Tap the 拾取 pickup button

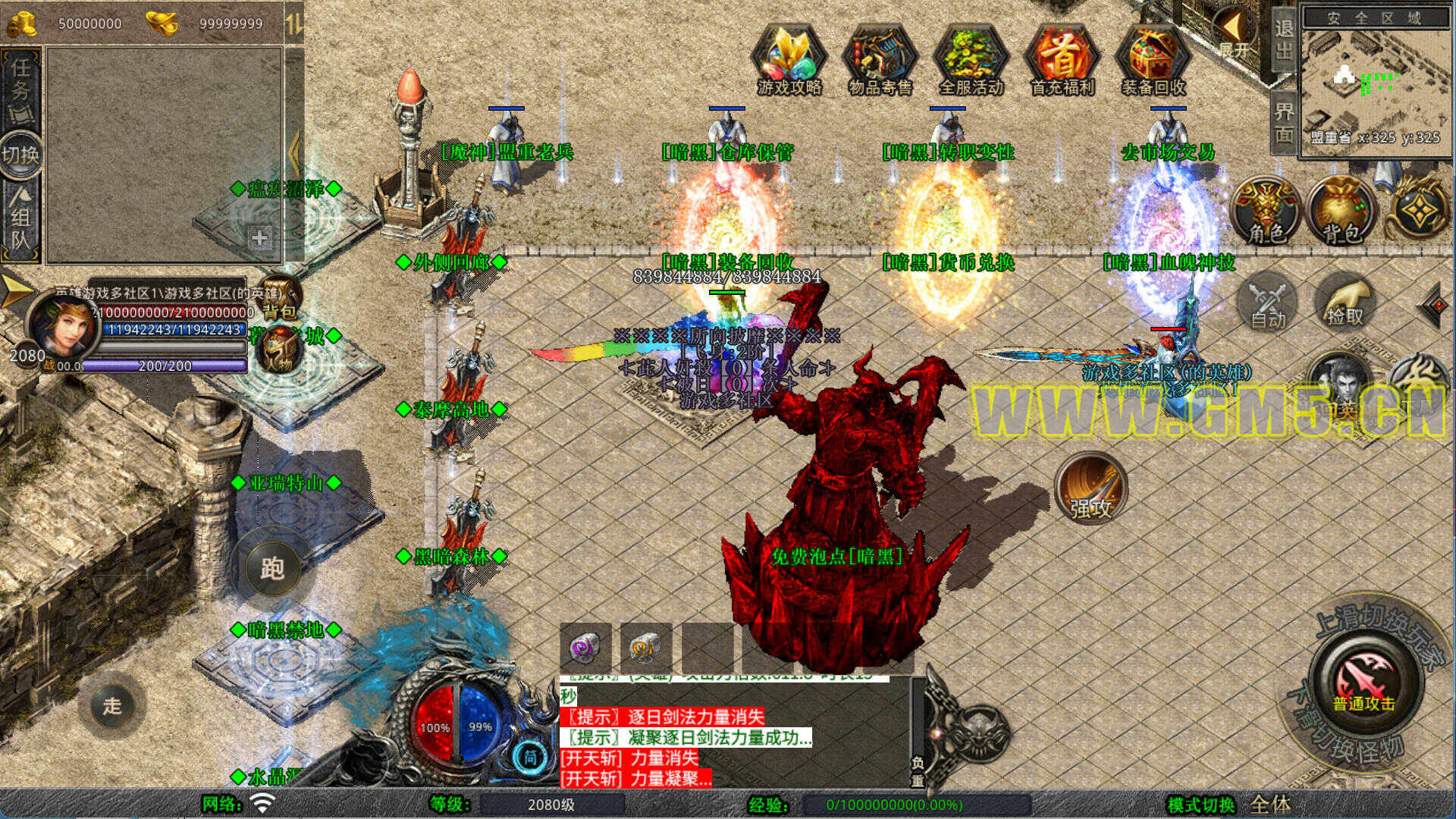[x=1345, y=303]
